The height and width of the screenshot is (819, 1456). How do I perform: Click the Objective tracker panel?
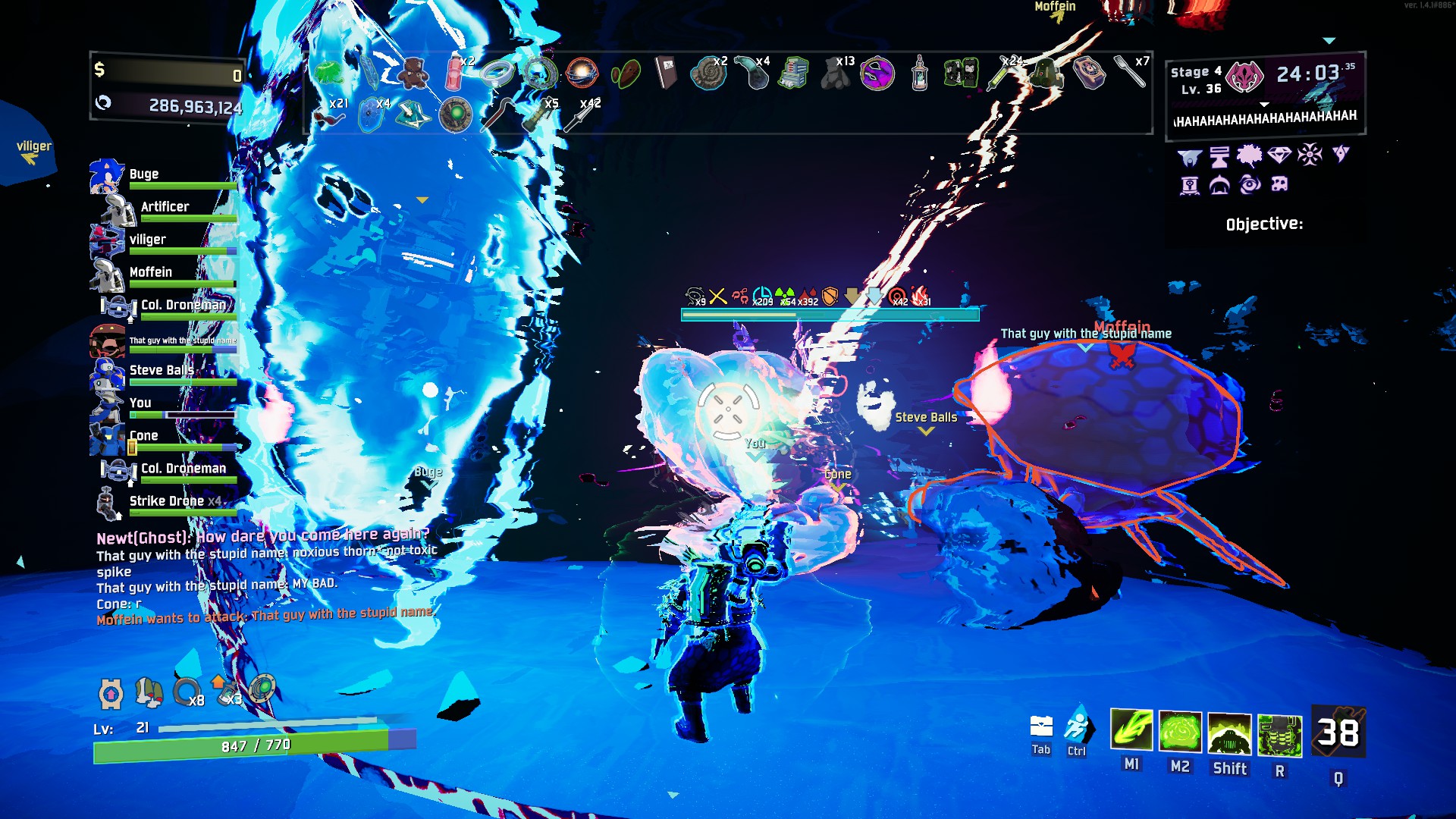click(x=1264, y=224)
